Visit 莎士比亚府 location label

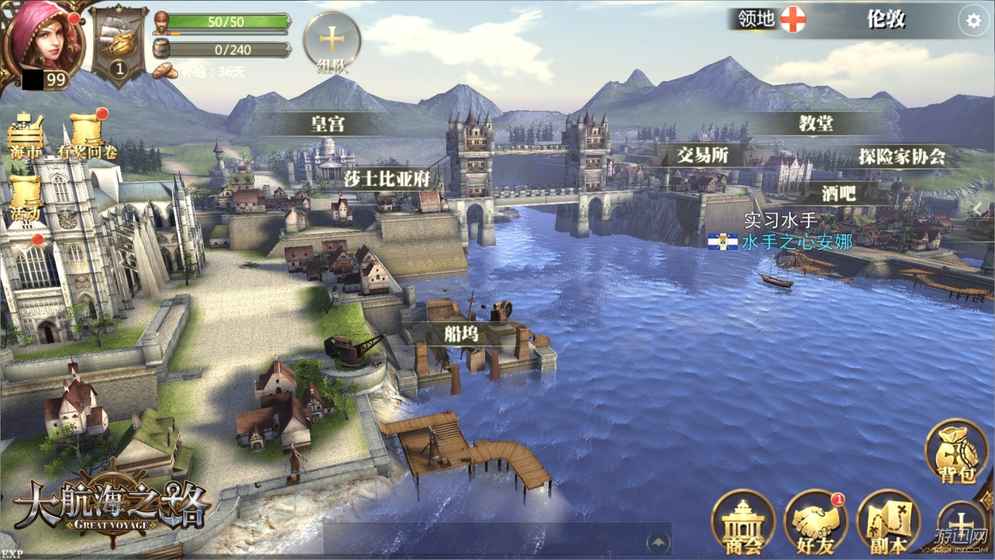tap(386, 177)
